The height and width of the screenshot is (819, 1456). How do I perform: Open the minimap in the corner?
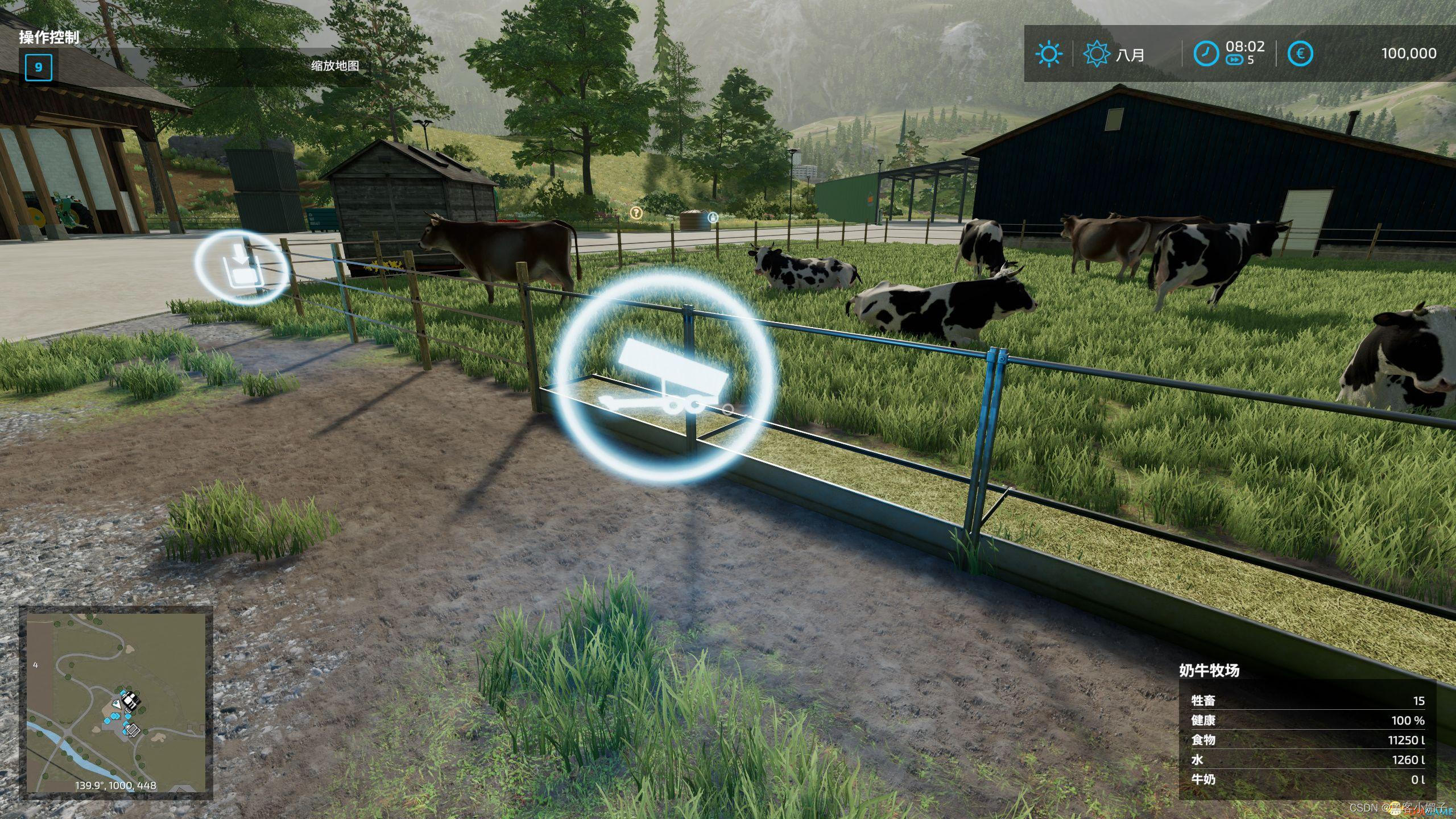[x=116, y=702]
